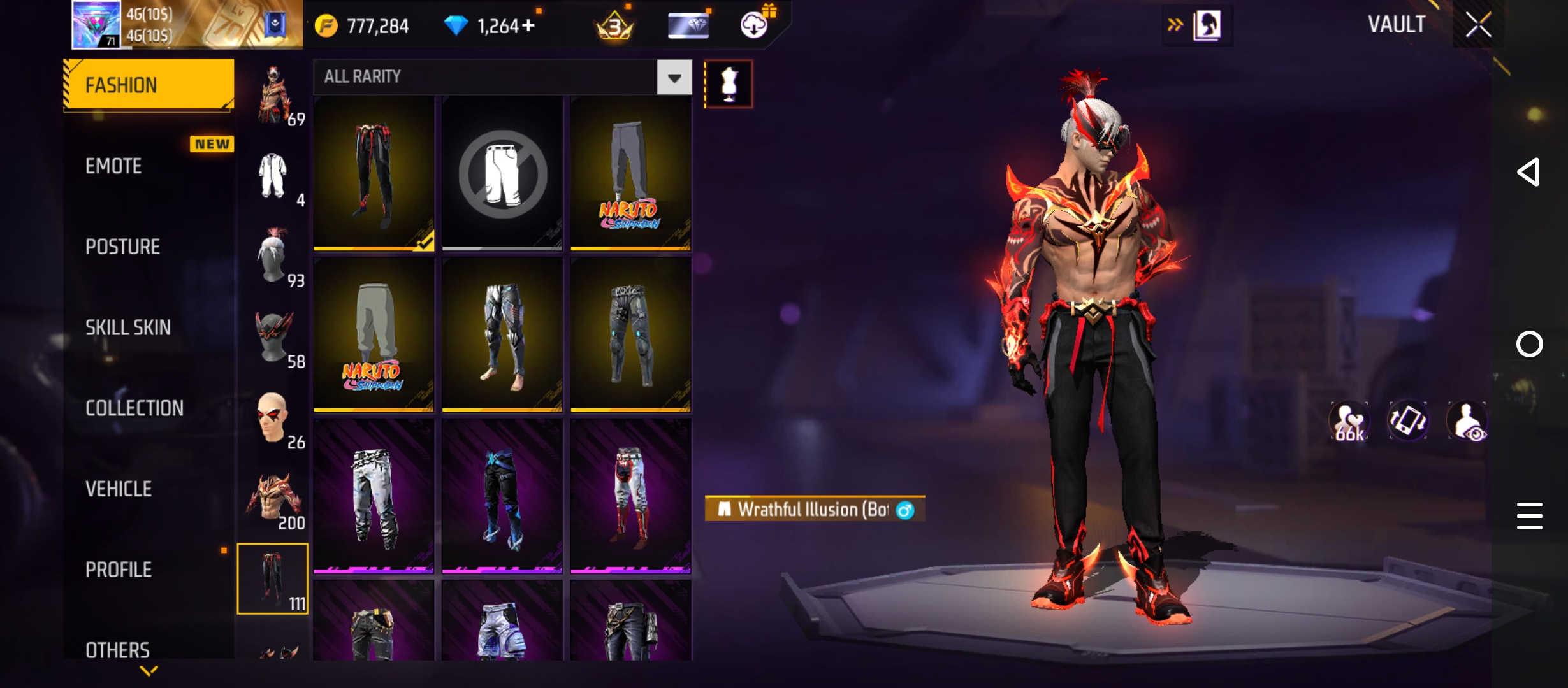Tap the Android back navigation button

tap(1528, 172)
